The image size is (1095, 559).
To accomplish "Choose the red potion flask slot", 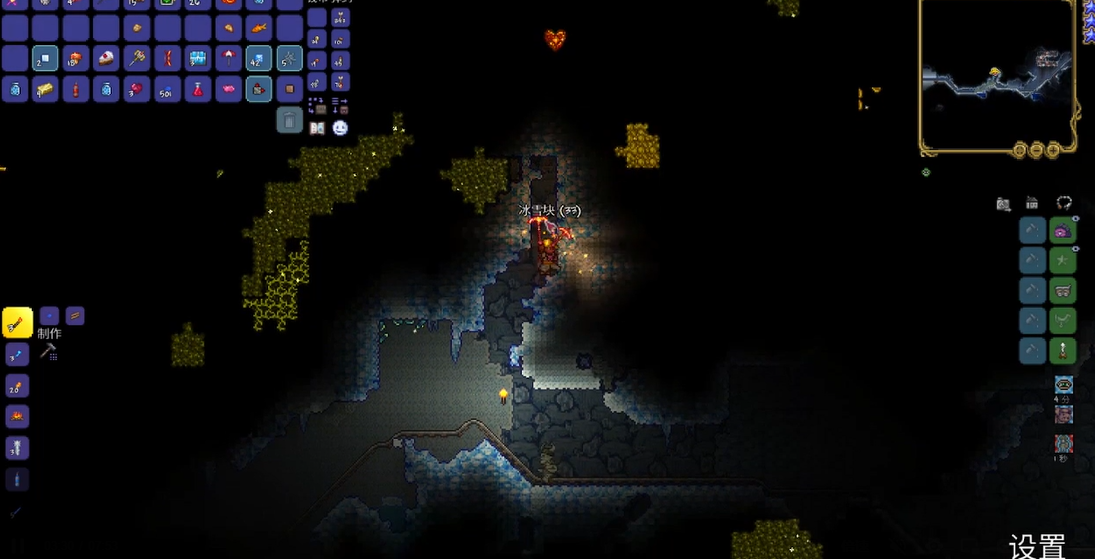I will click(198, 90).
